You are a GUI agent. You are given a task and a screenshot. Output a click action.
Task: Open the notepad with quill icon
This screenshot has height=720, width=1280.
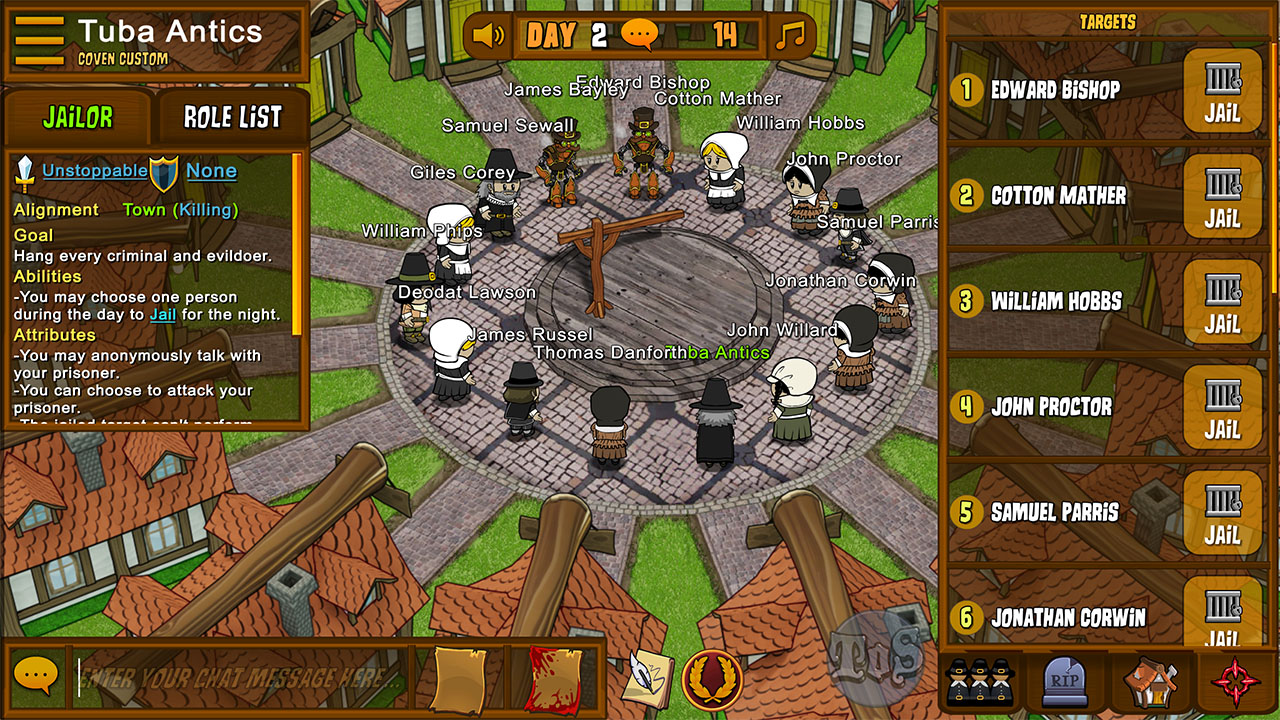[x=647, y=678]
